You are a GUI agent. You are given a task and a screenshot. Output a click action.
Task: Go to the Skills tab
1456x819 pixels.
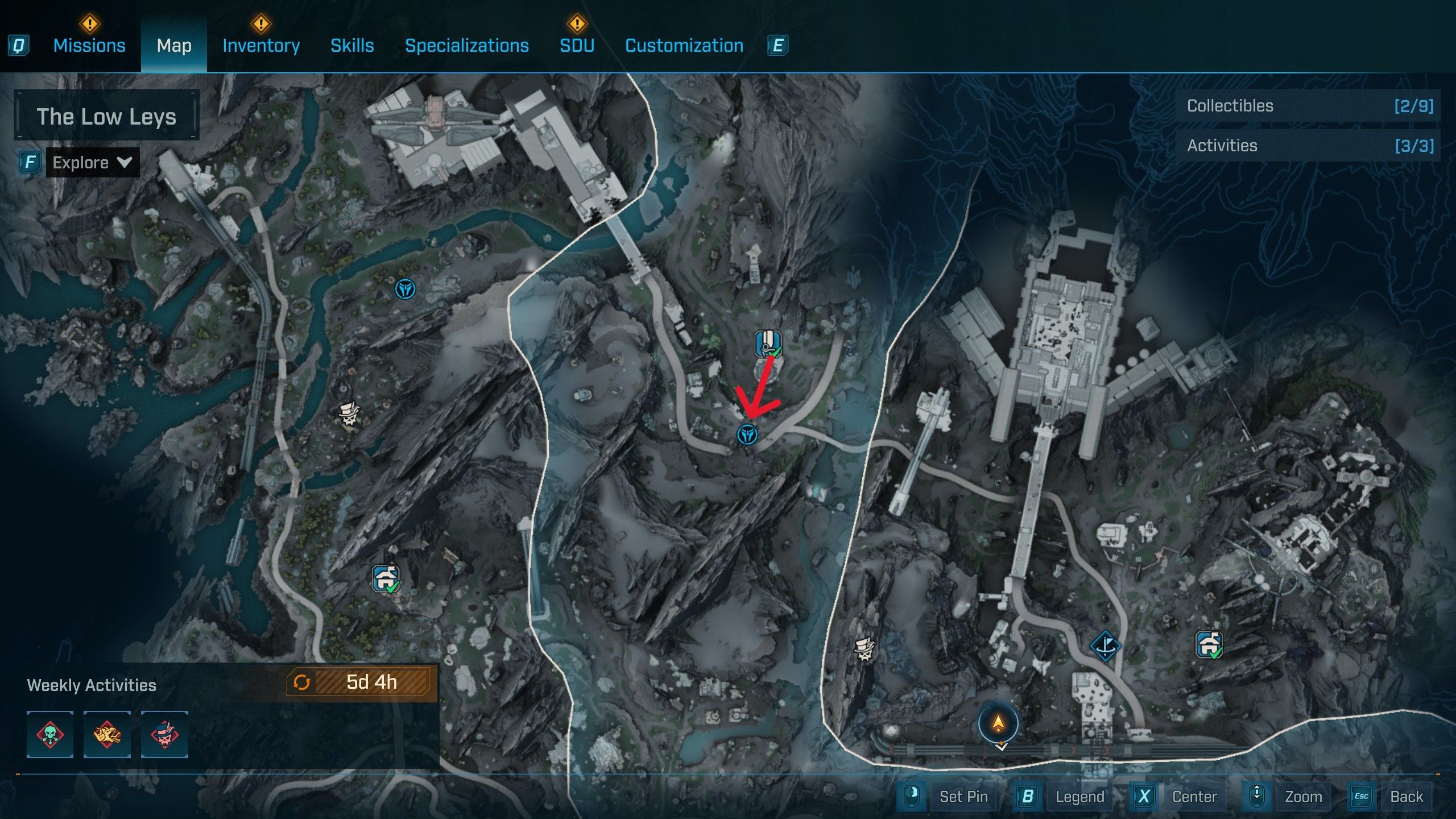(352, 45)
